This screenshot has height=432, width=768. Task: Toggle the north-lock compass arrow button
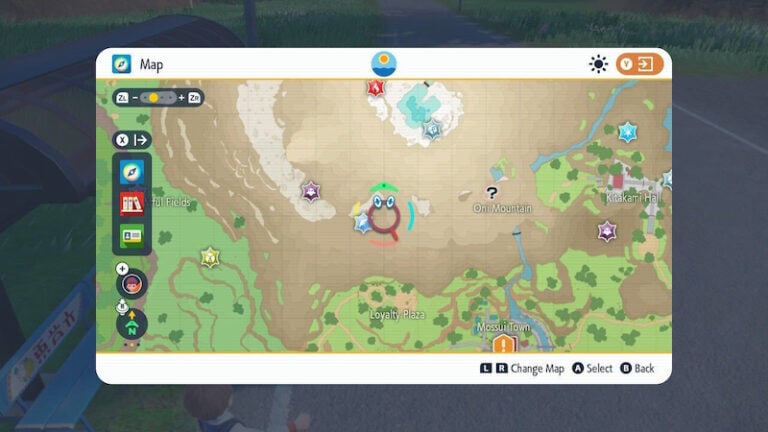[x=132, y=323]
